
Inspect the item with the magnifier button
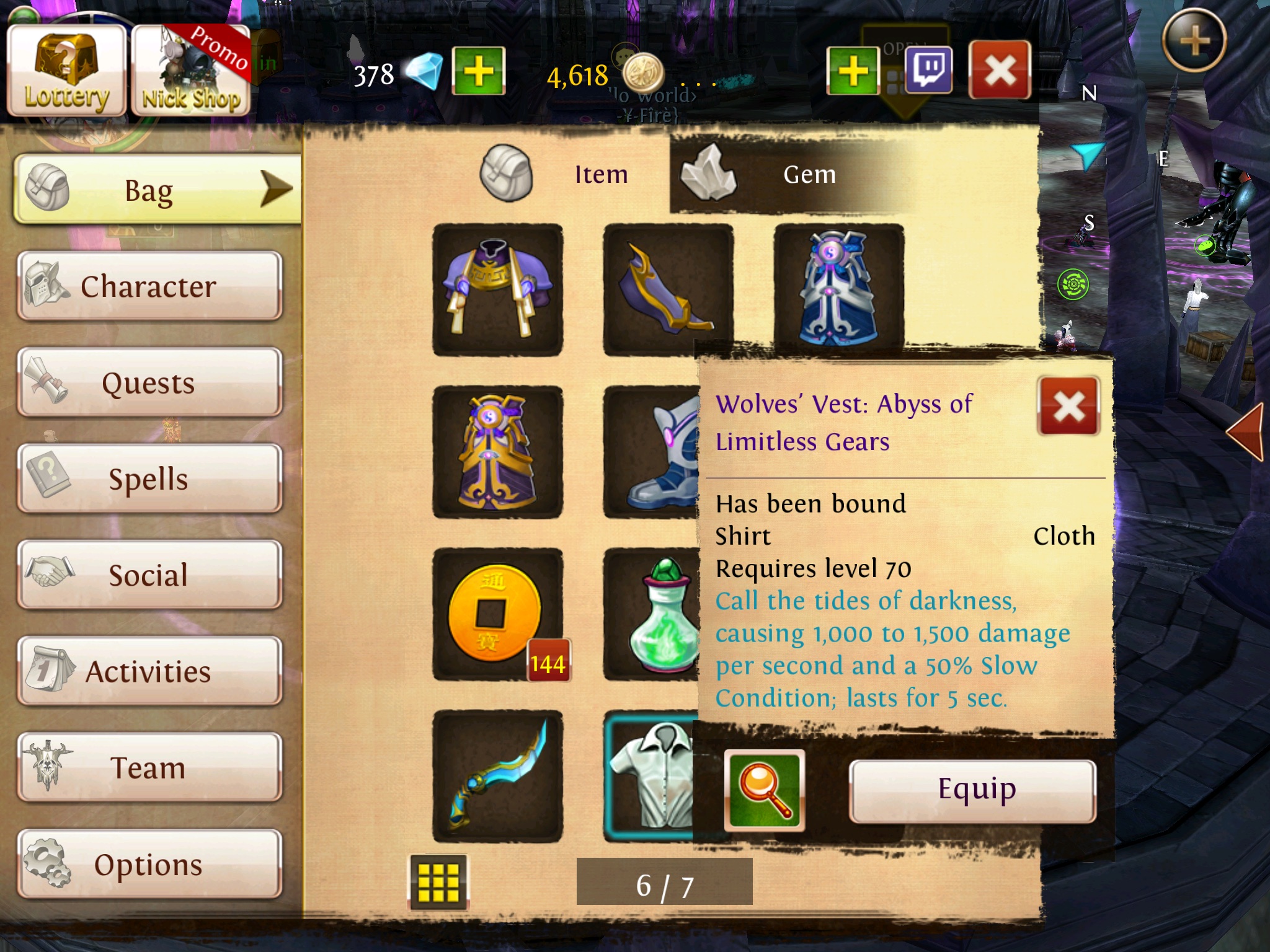pos(764,790)
